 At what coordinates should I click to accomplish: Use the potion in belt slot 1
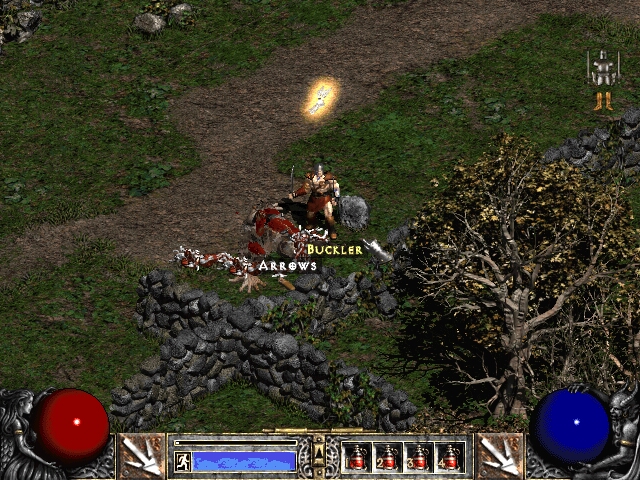click(357, 457)
